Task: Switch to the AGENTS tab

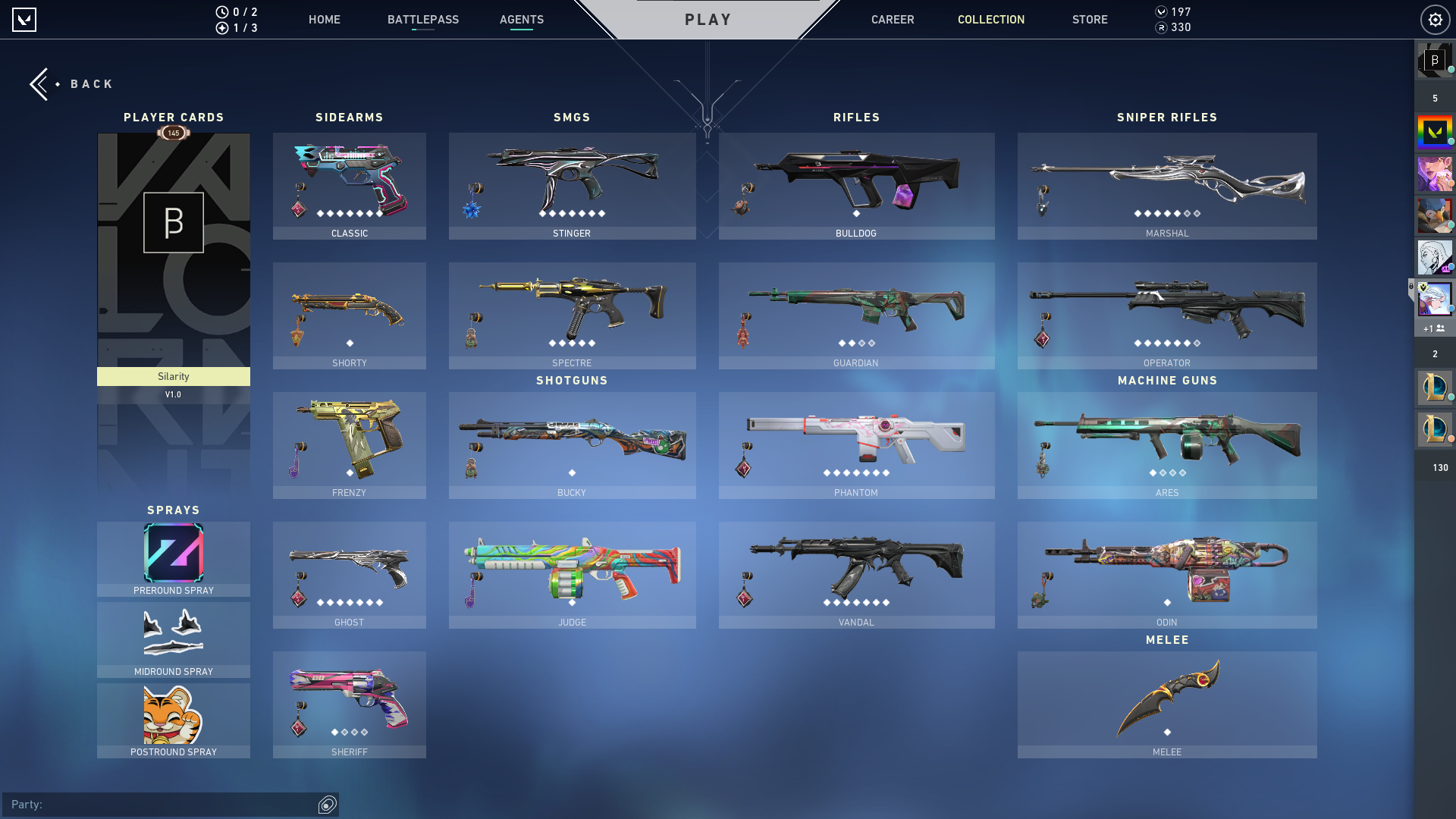Action: click(521, 20)
